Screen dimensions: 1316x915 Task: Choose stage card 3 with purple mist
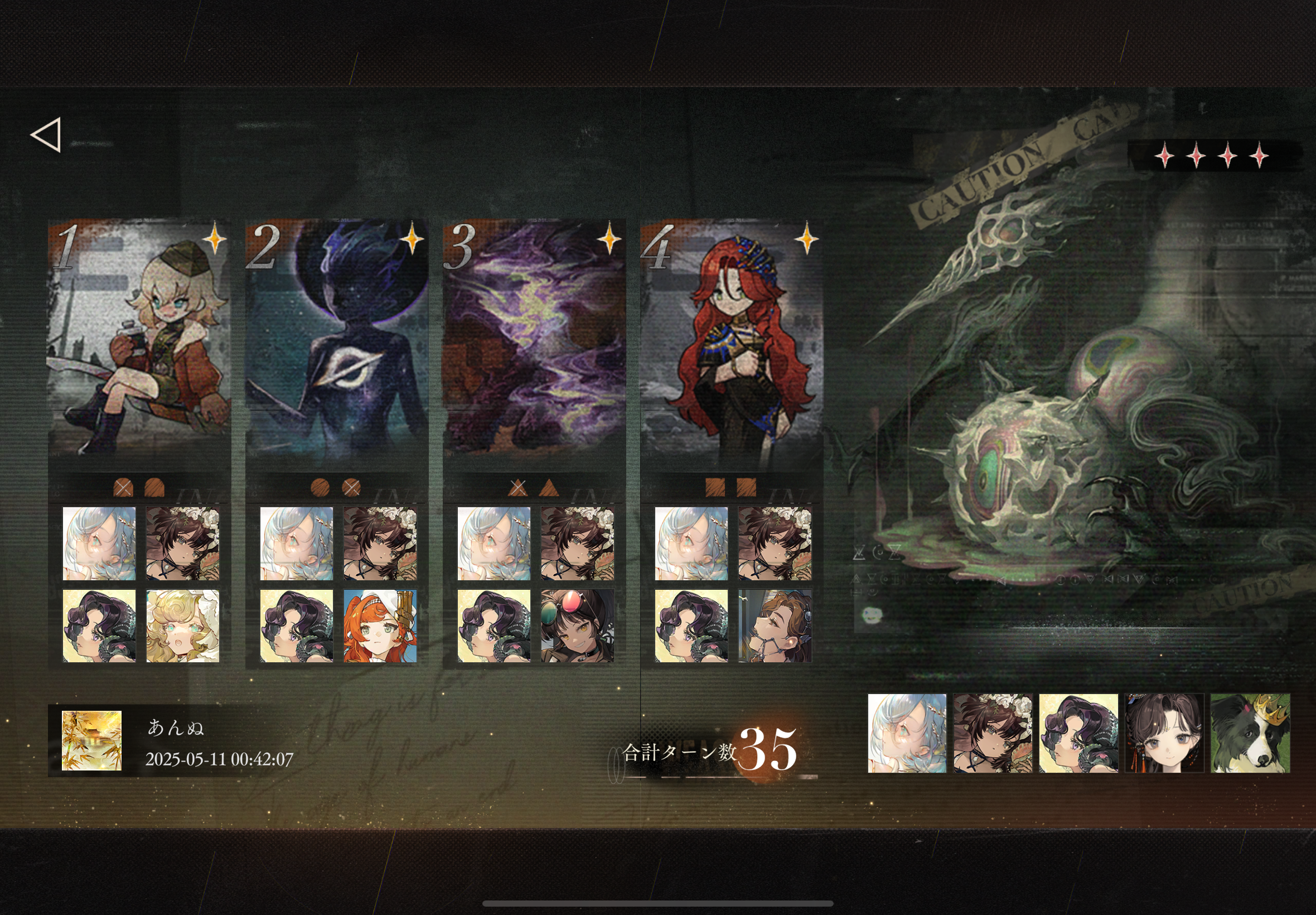click(535, 339)
